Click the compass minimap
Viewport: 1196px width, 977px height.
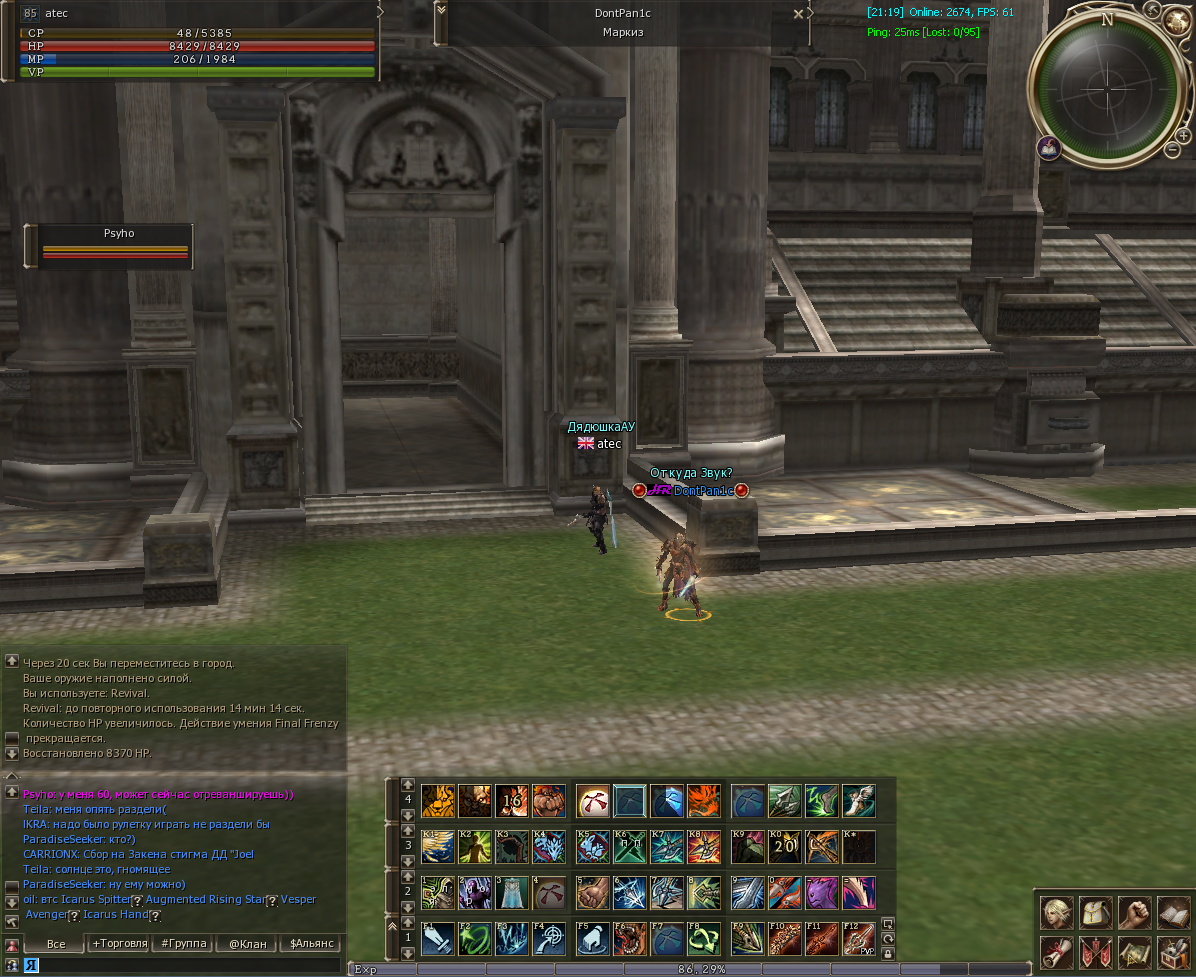1106,83
